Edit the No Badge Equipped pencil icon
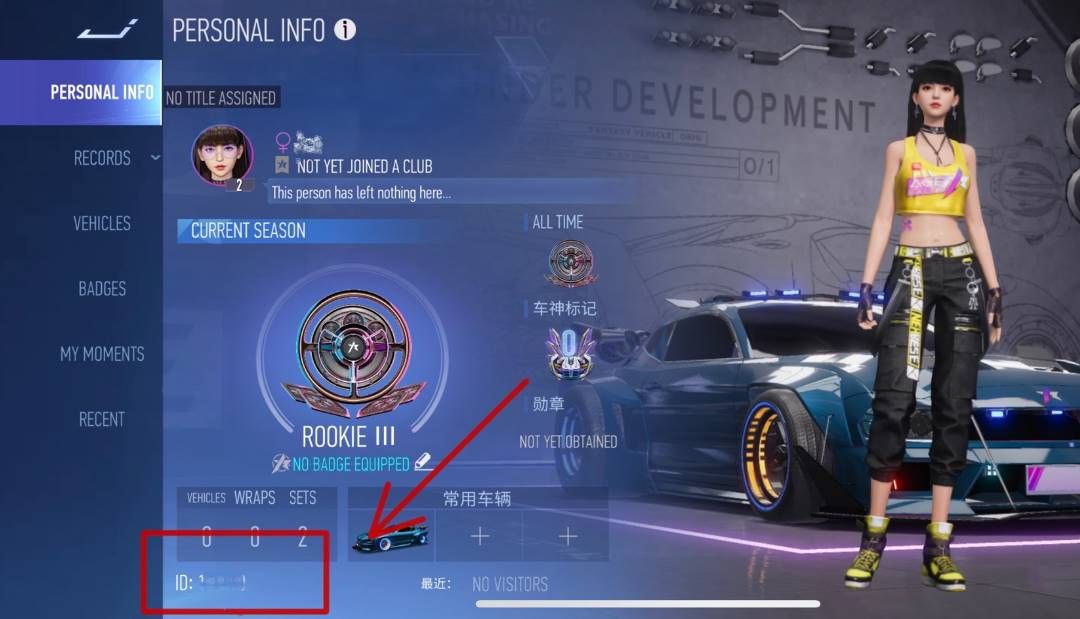The width and height of the screenshot is (1080, 619). pos(423,461)
